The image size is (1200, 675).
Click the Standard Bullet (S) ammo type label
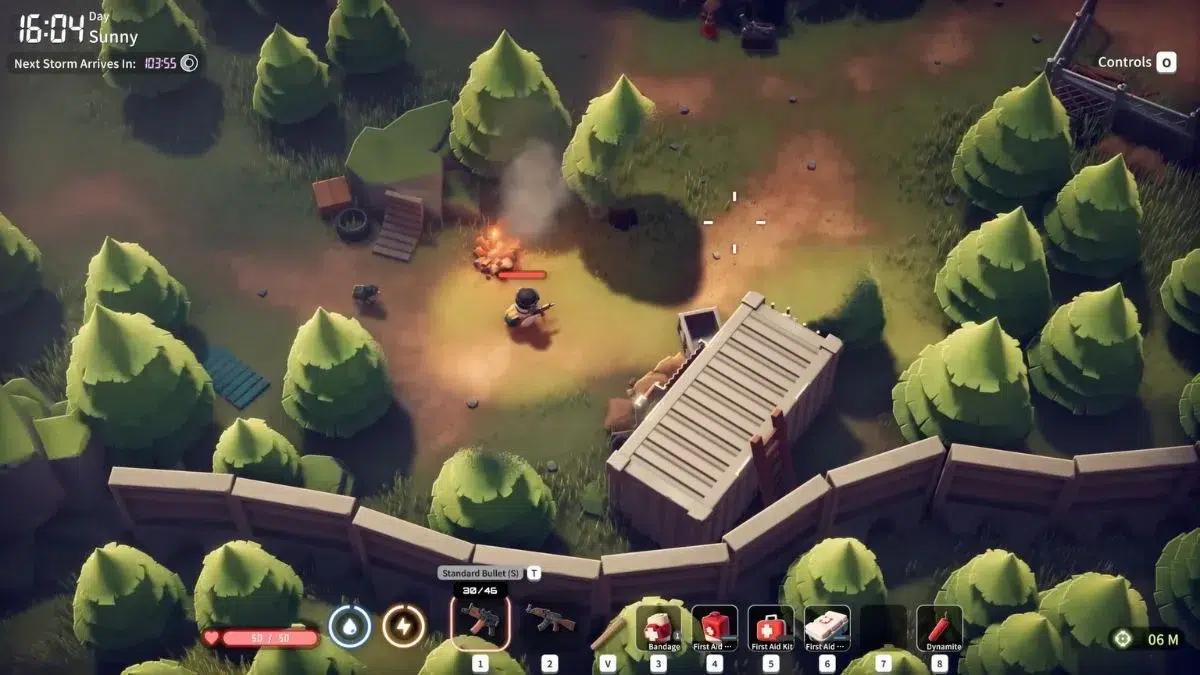pos(480,573)
